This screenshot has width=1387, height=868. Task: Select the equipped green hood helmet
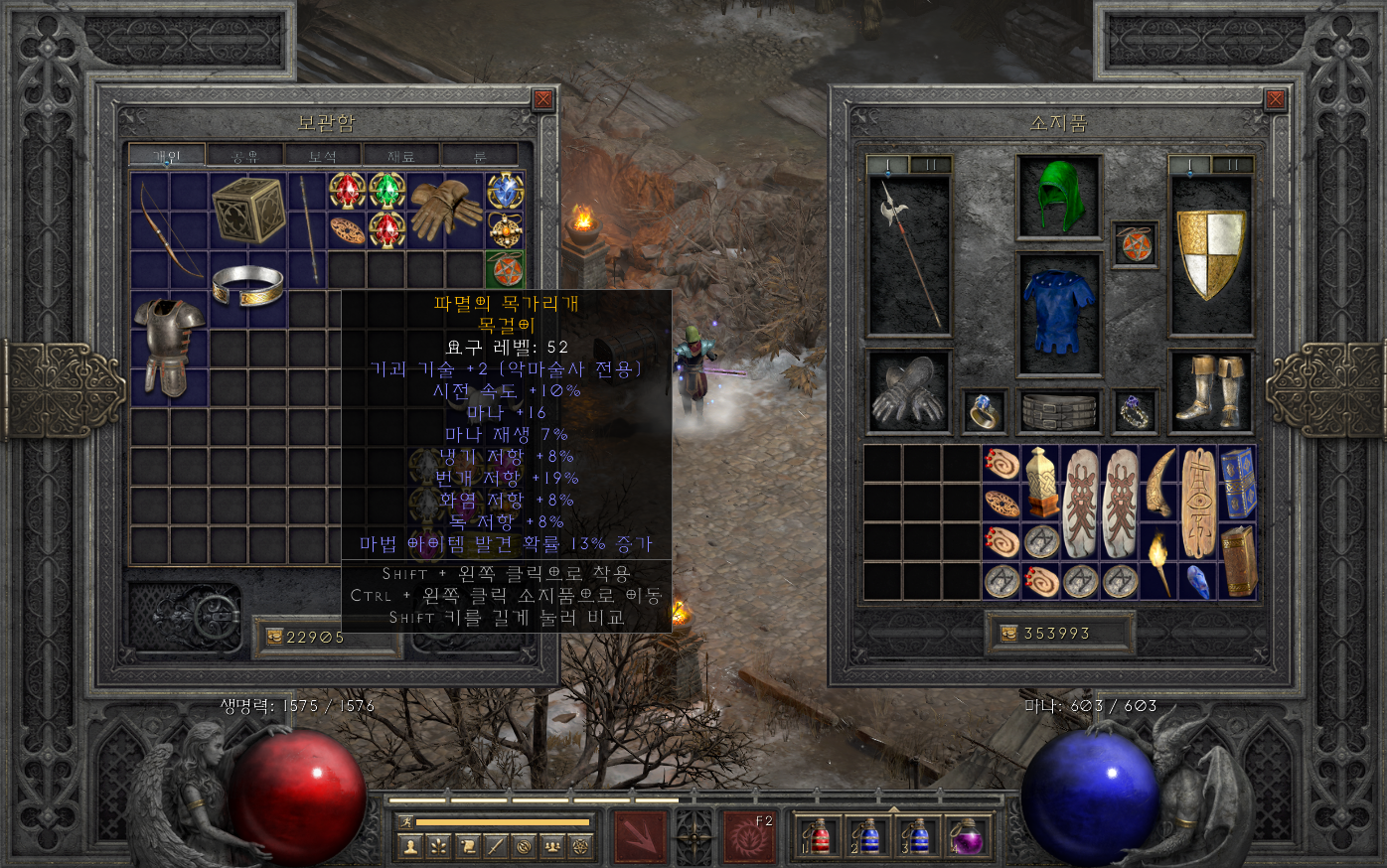[1059, 197]
